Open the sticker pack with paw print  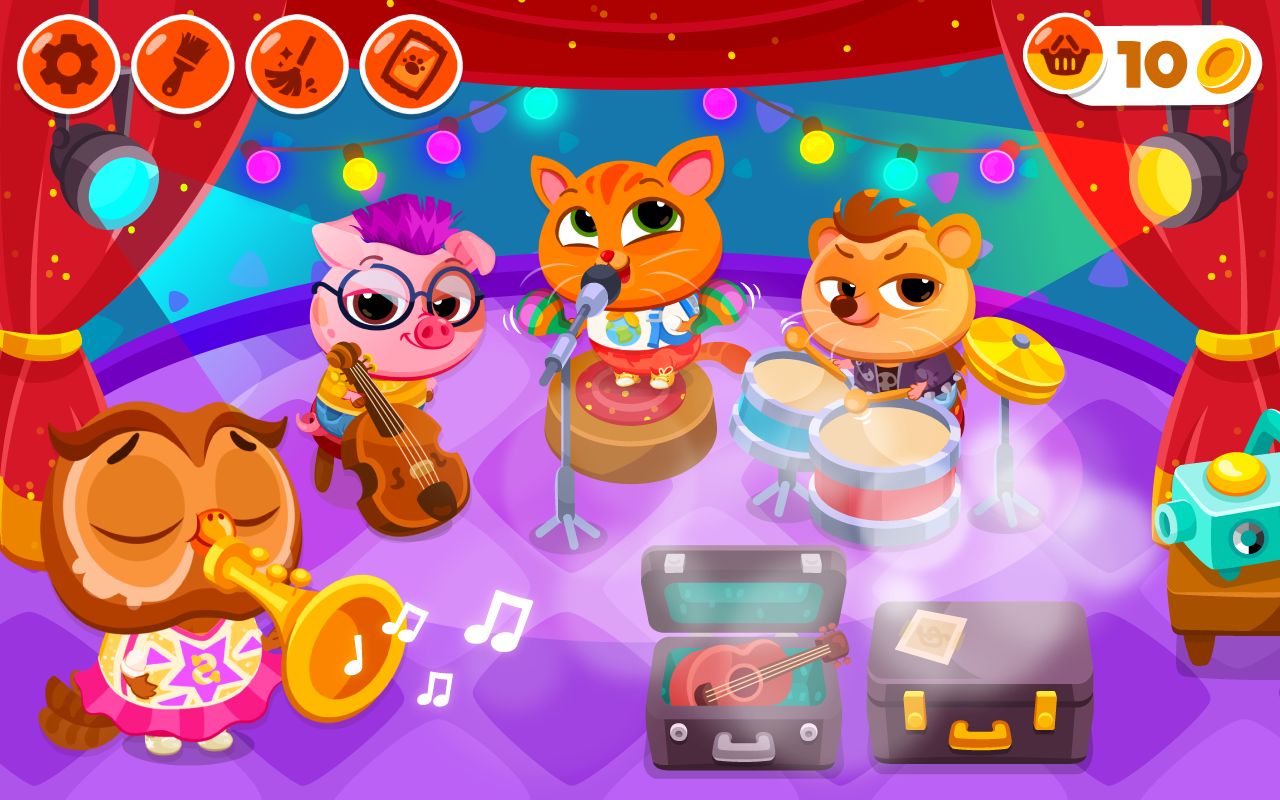click(410, 63)
